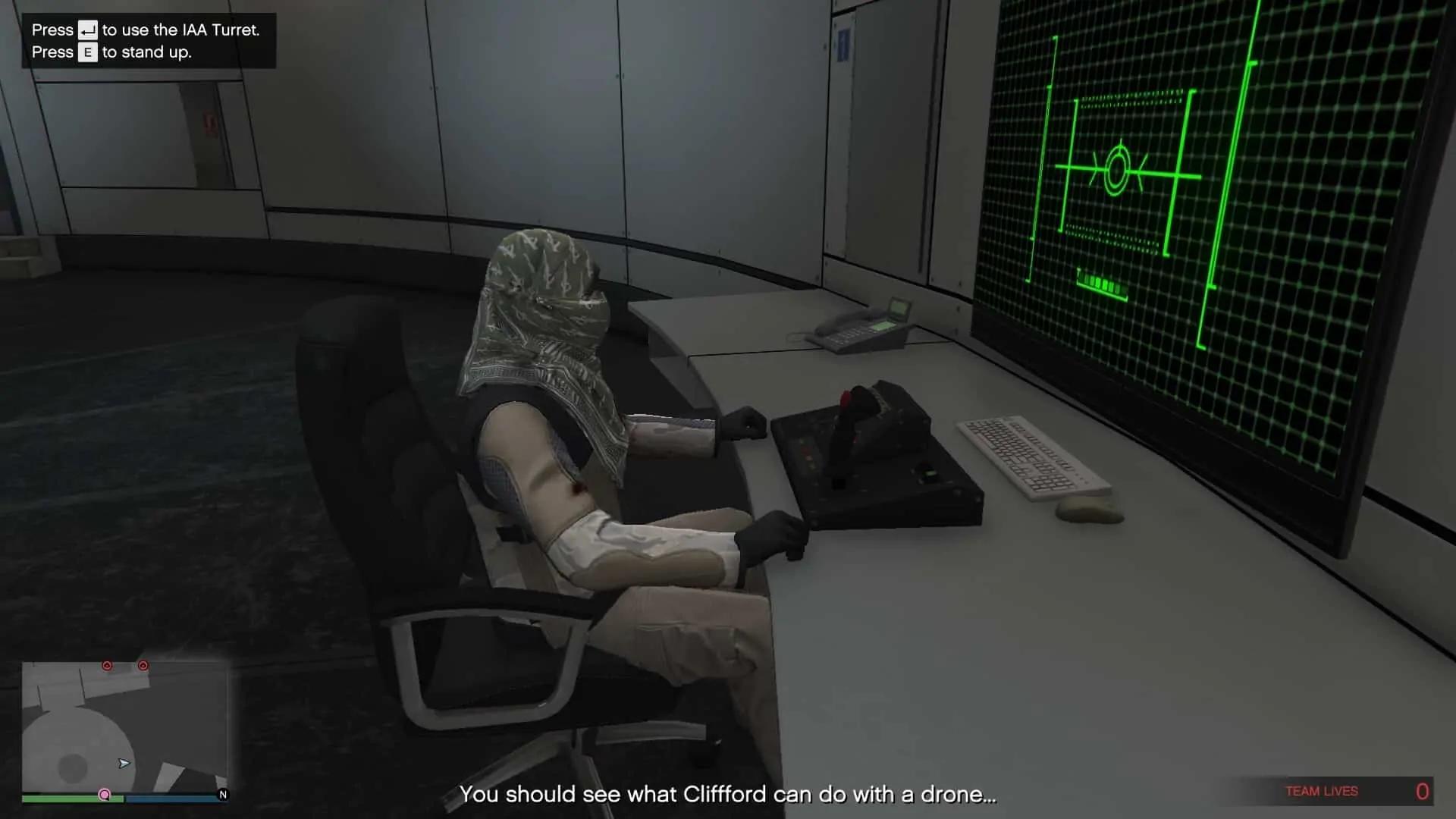This screenshot has height=819, width=1456.
Task: Click the tutorial prompt box top left
Action: pyautogui.click(x=148, y=40)
